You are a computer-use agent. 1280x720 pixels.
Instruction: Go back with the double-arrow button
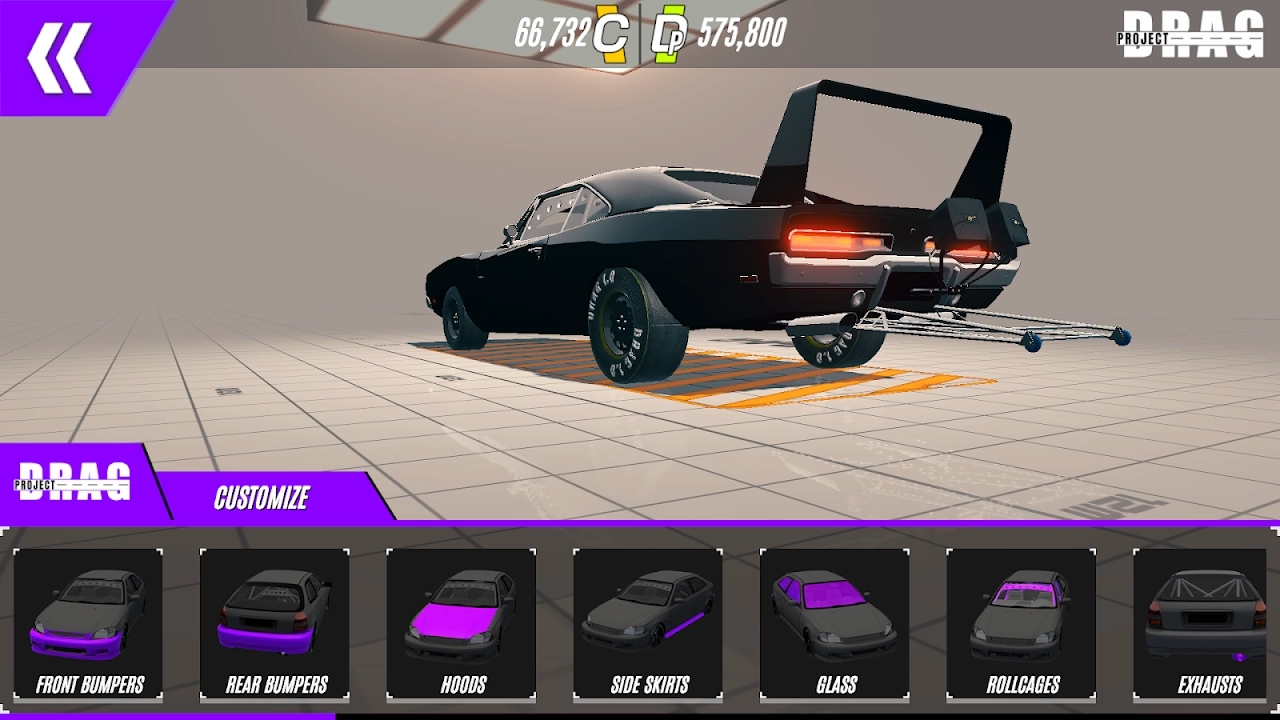pyautogui.click(x=60, y=57)
